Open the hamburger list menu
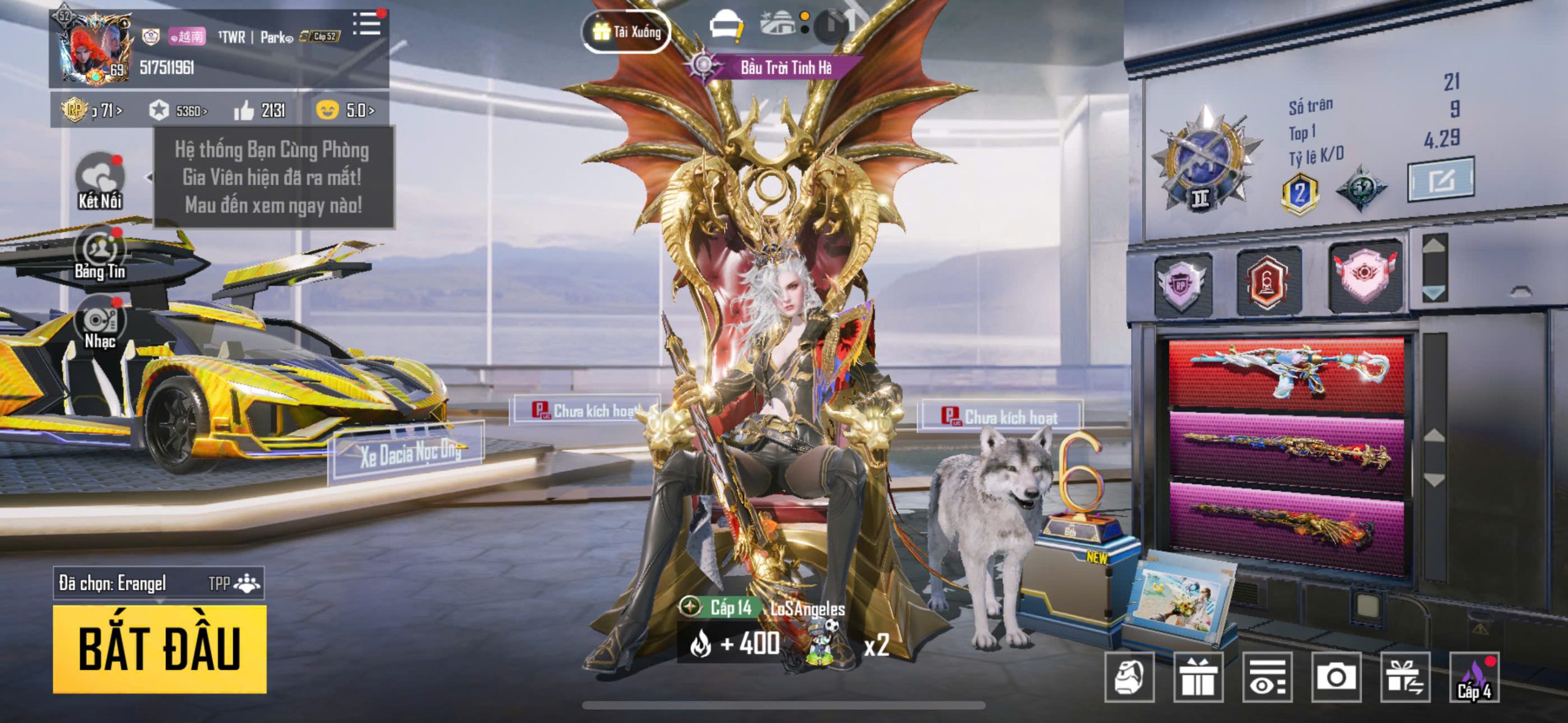 (x=367, y=24)
